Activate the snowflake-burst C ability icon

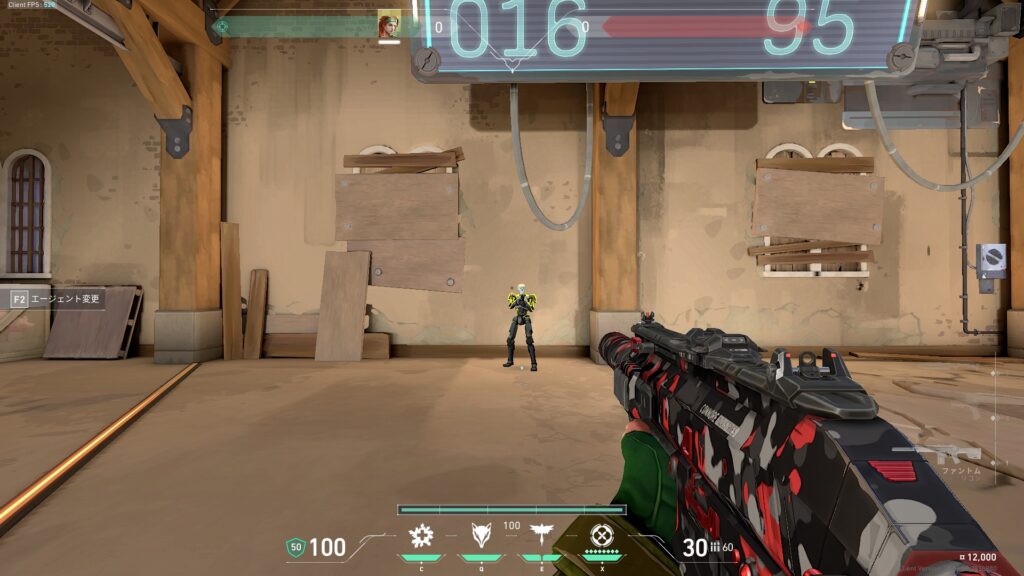click(x=421, y=536)
